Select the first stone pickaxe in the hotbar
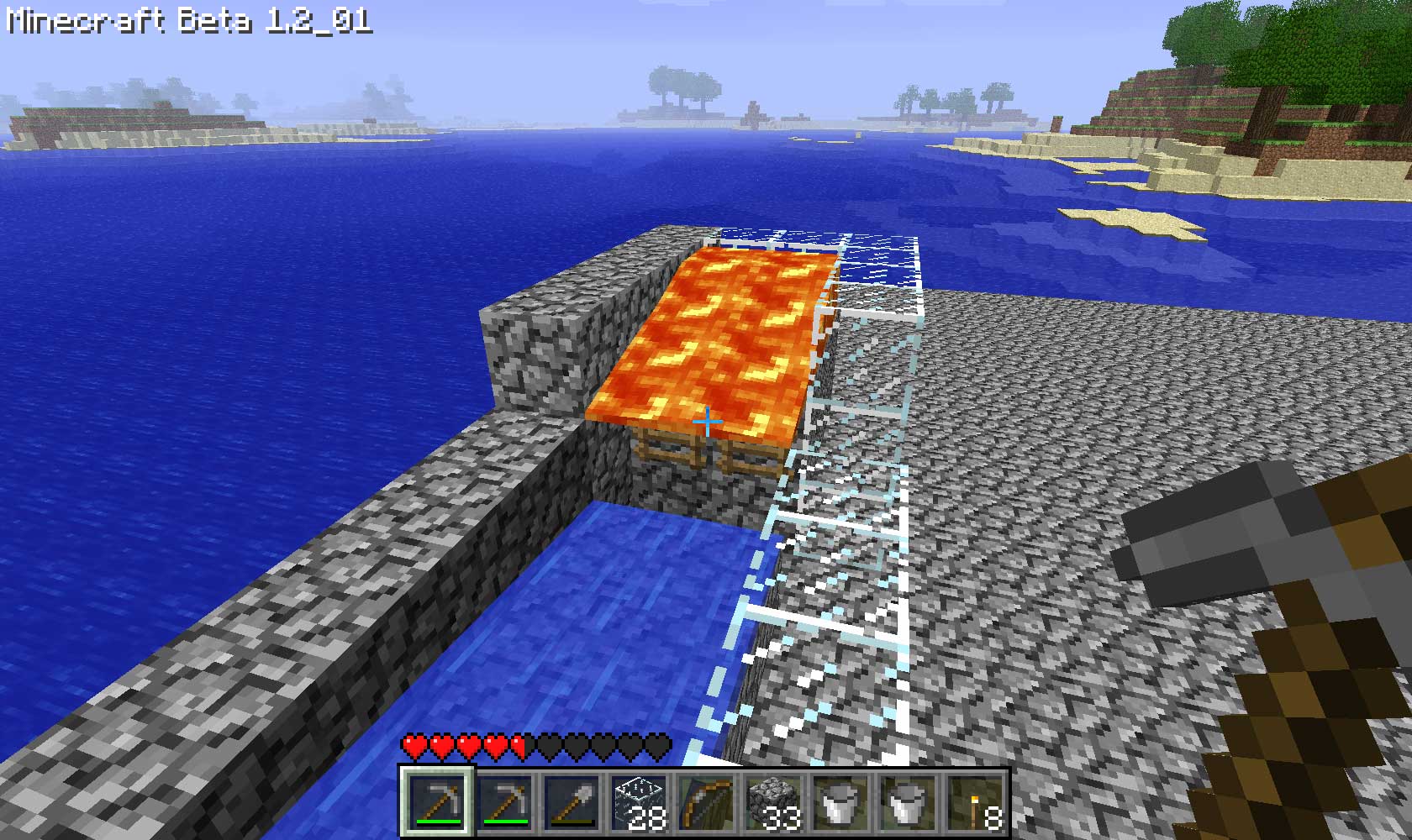Image resolution: width=1412 pixels, height=840 pixels. click(437, 802)
